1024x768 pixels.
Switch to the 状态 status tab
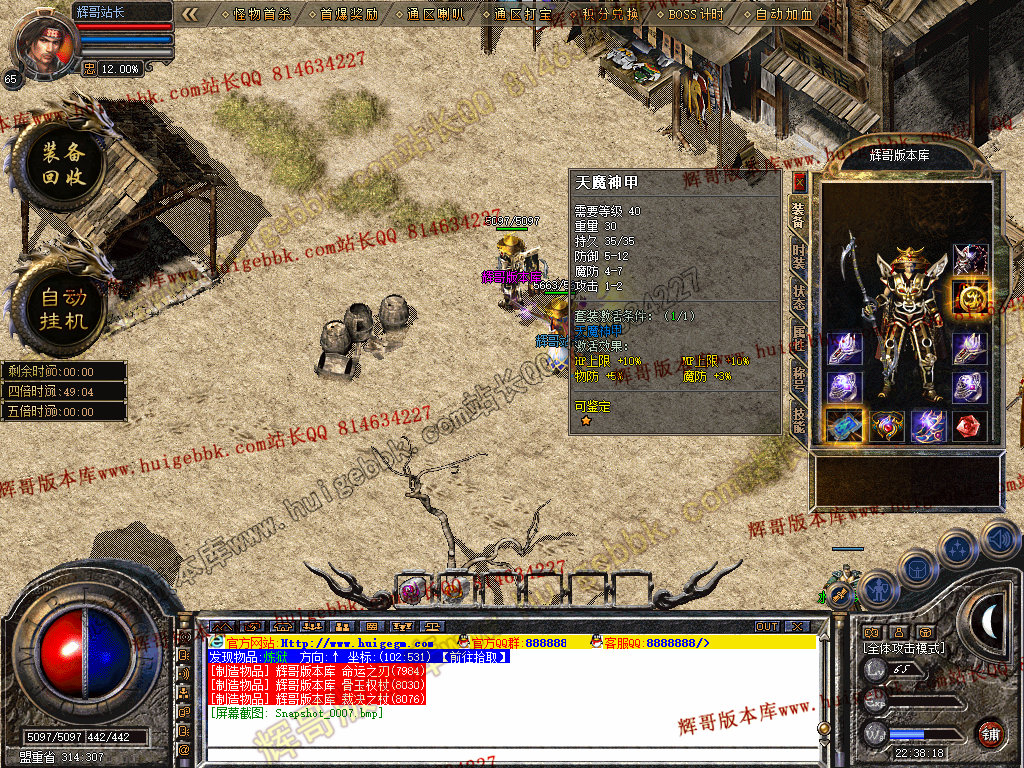click(x=799, y=297)
